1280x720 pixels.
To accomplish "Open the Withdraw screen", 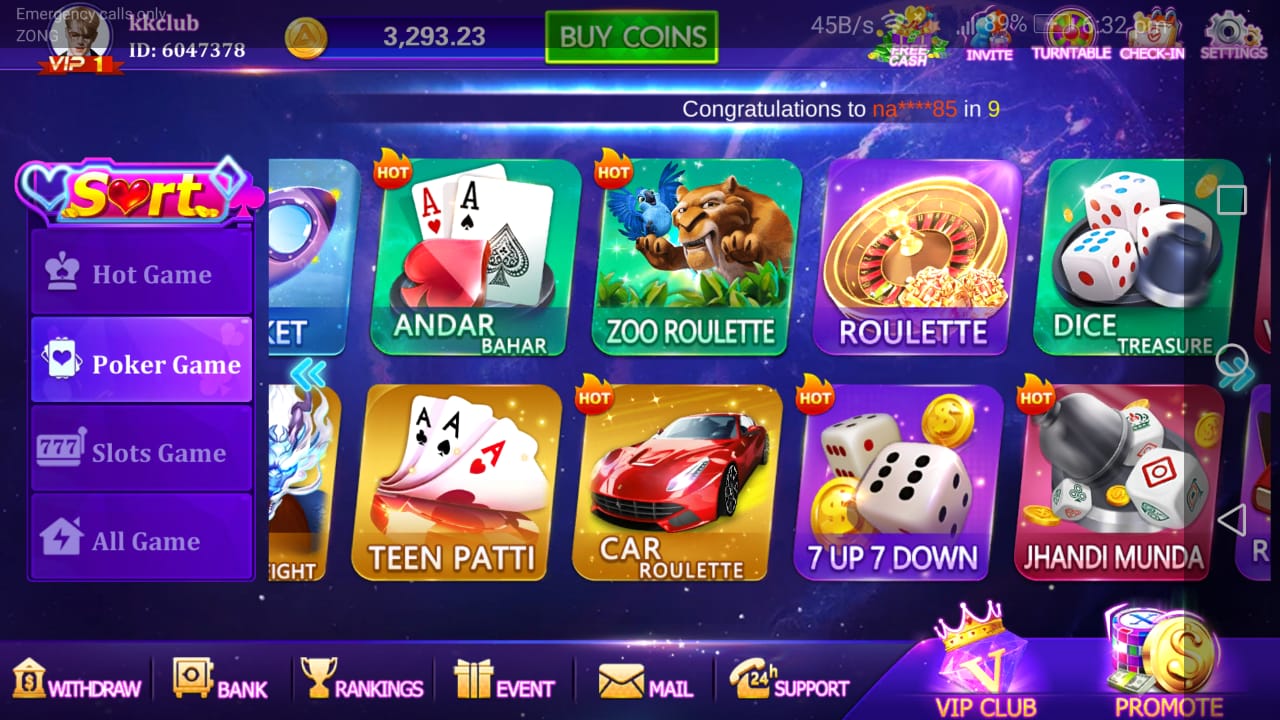I will click(x=76, y=681).
